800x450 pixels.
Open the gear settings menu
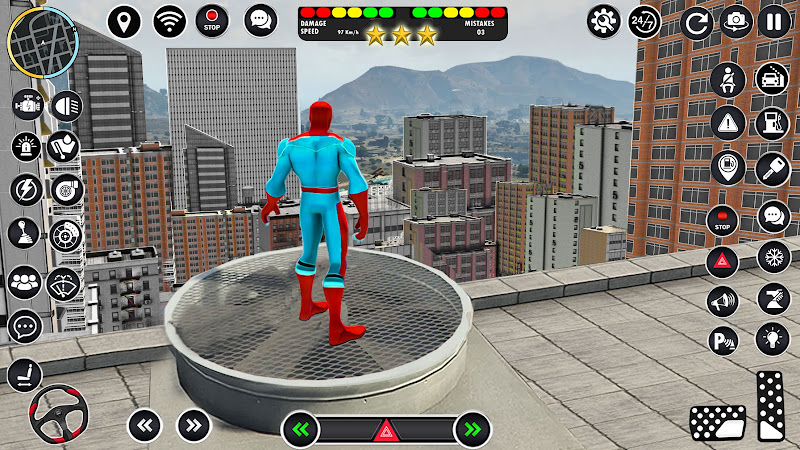pos(603,21)
